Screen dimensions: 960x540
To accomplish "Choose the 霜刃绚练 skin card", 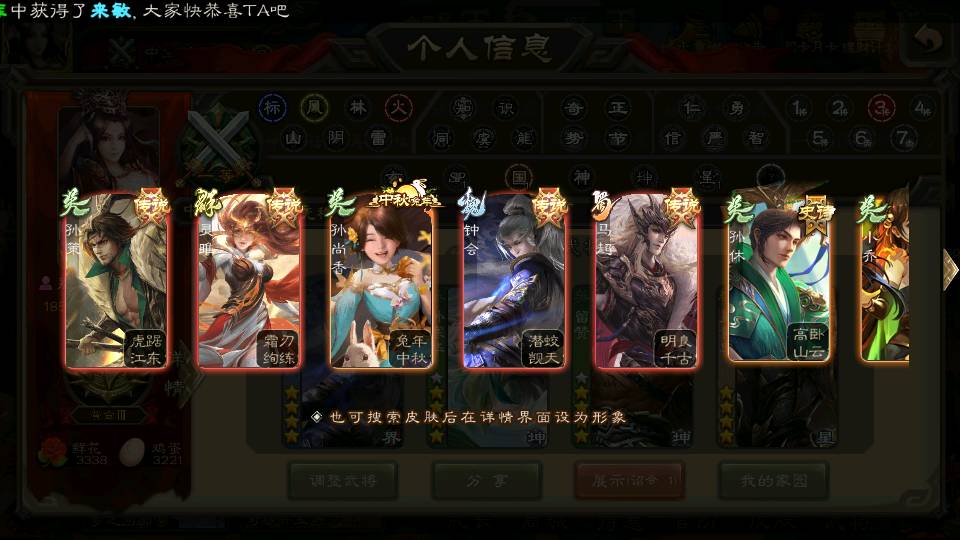I will (249, 280).
